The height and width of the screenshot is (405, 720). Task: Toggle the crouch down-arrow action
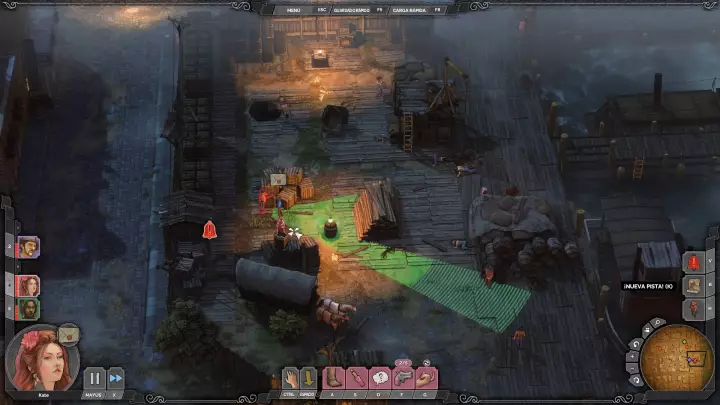tap(308, 378)
